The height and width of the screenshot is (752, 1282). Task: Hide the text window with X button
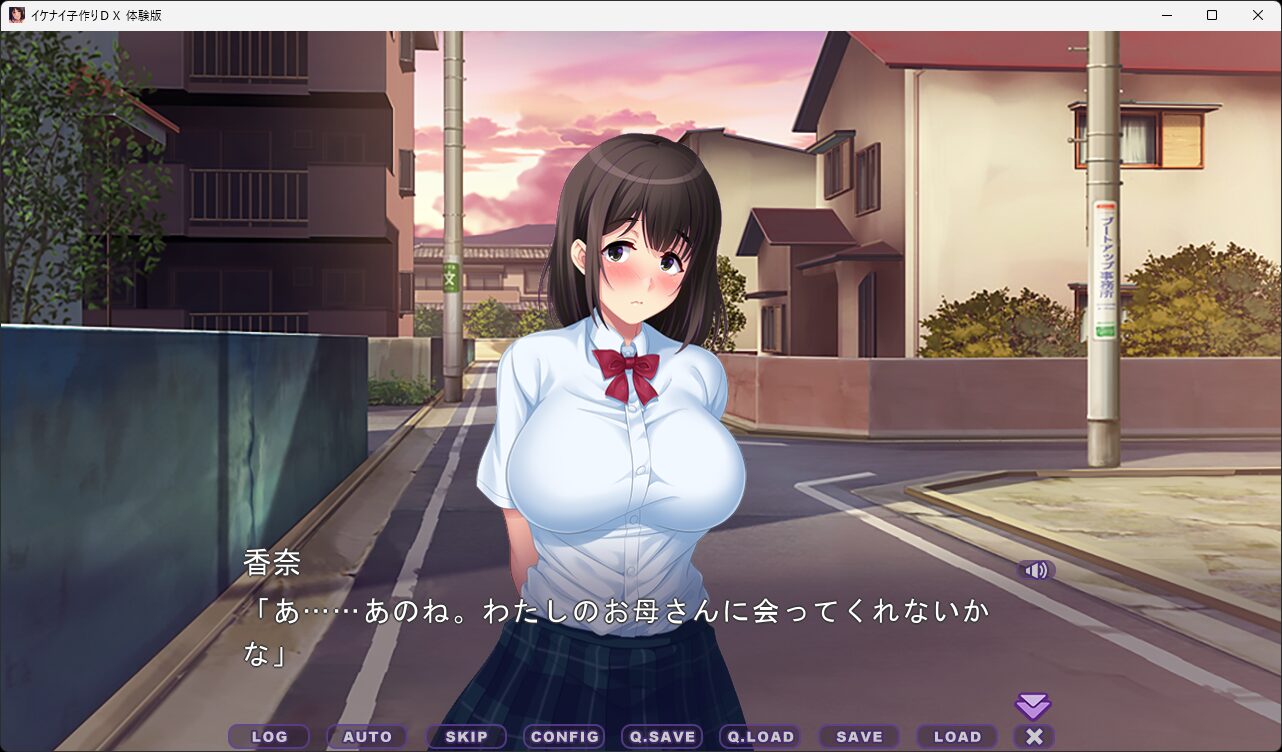1034,737
